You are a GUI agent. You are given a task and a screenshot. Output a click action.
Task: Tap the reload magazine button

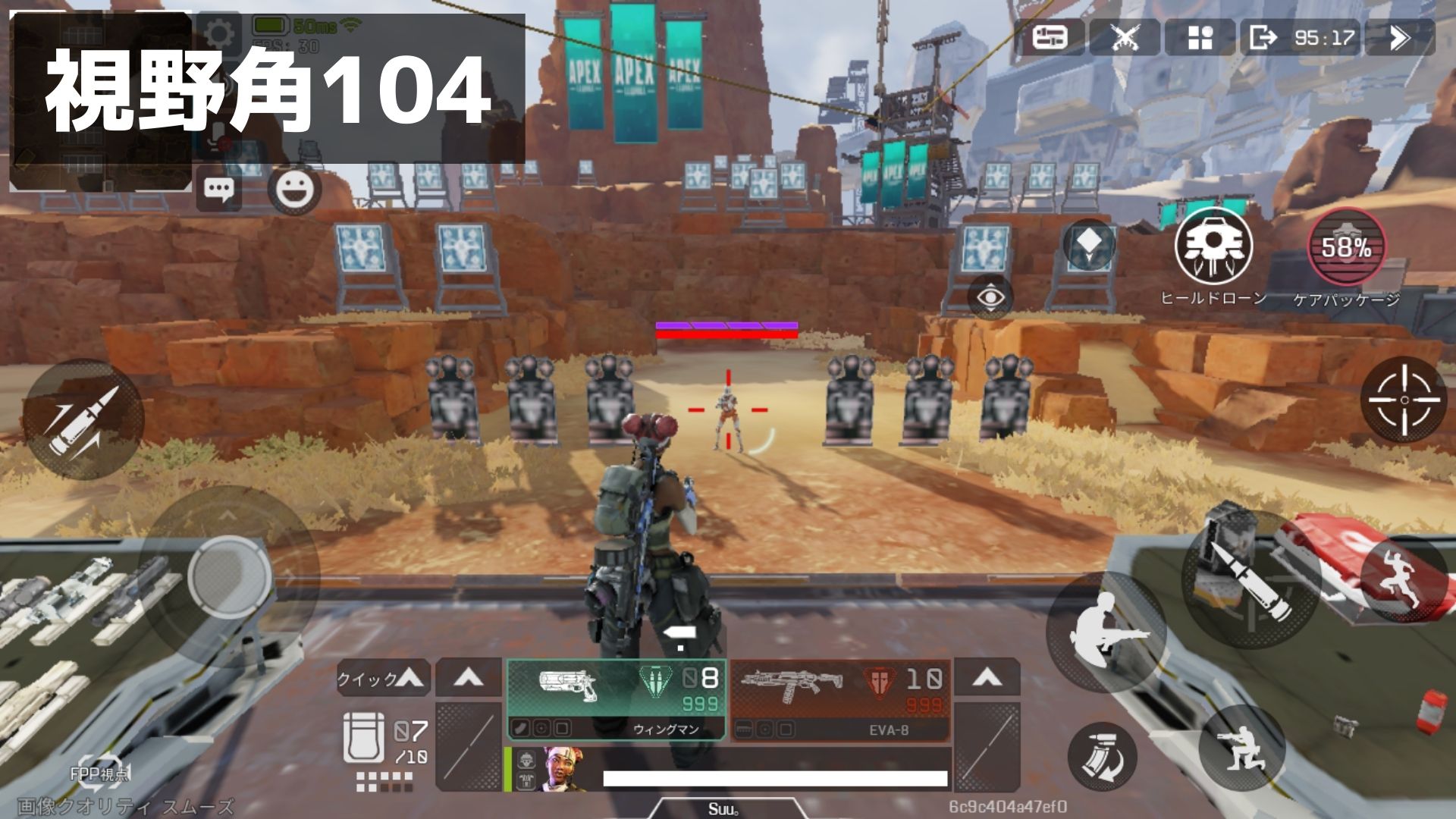pos(1102,756)
